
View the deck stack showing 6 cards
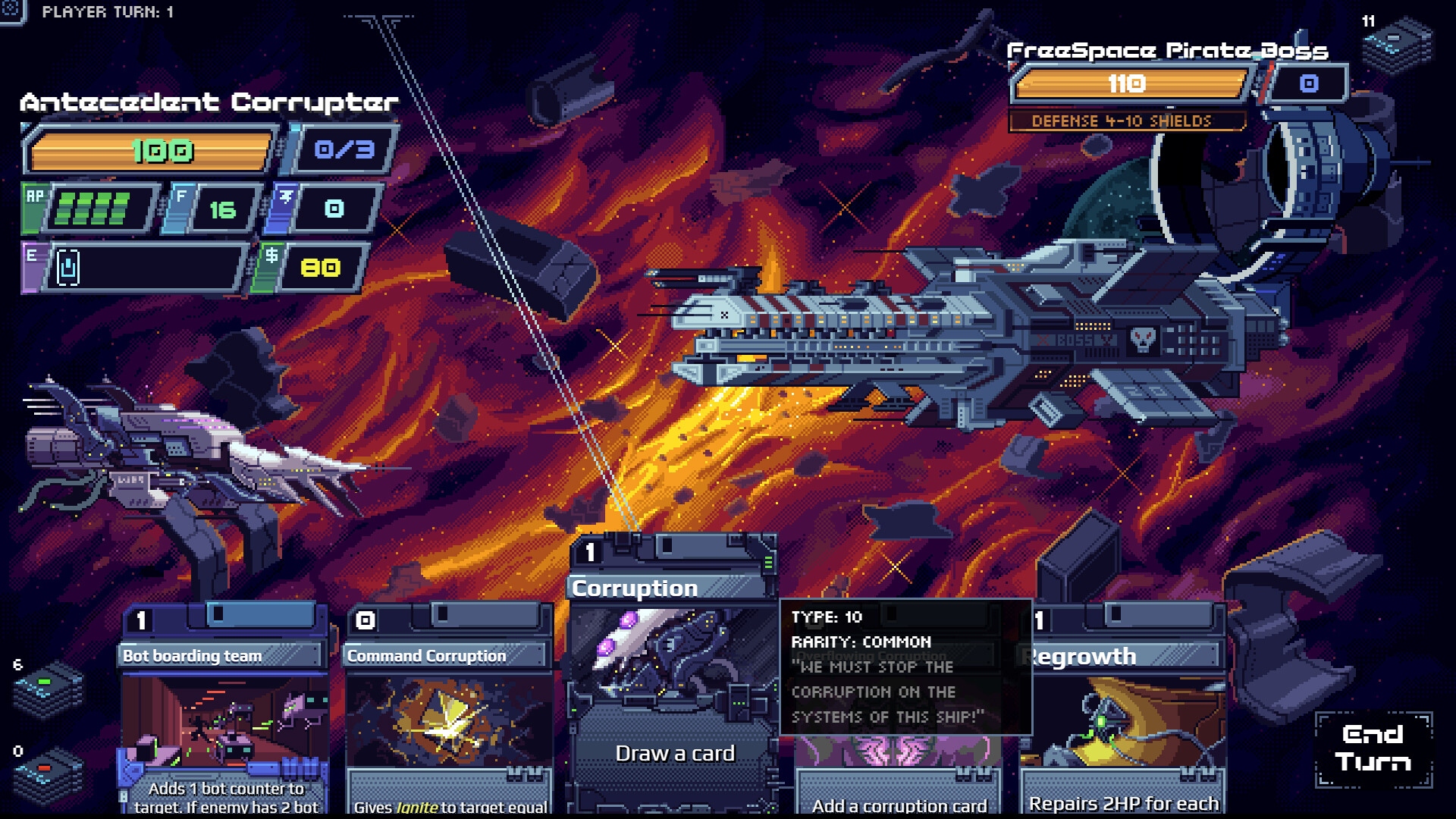[x=49, y=689]
